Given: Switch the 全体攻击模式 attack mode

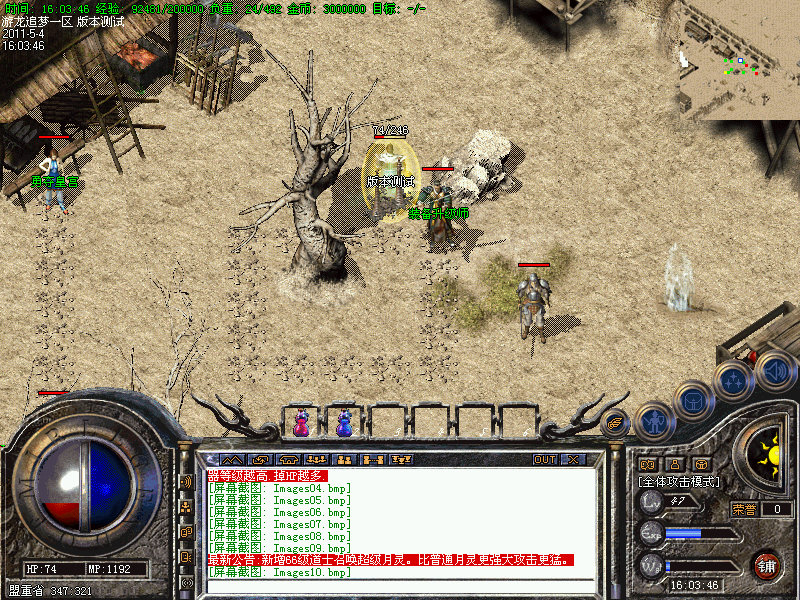Looking at the screenshot, I should click(x=680, y=482).
